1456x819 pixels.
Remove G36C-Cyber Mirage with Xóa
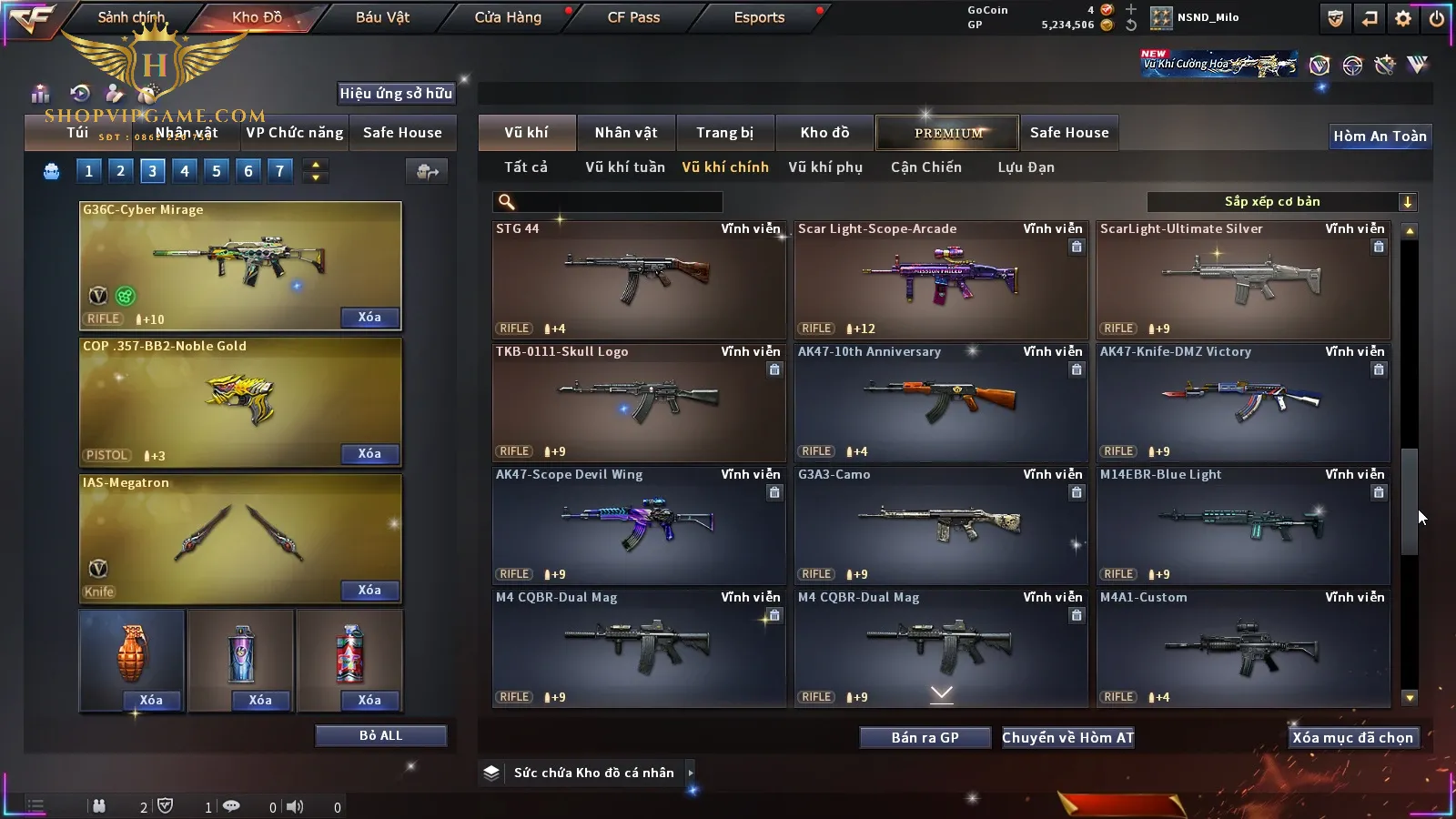coord(369,318)
